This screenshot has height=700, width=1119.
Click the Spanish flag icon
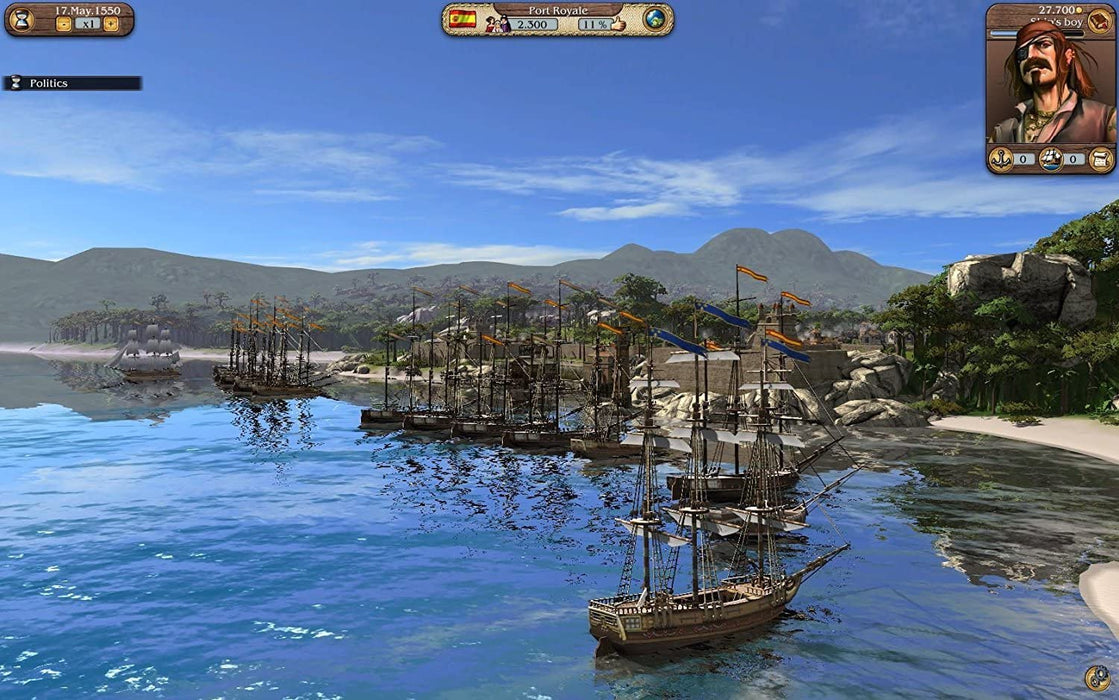tap(462, 19)
